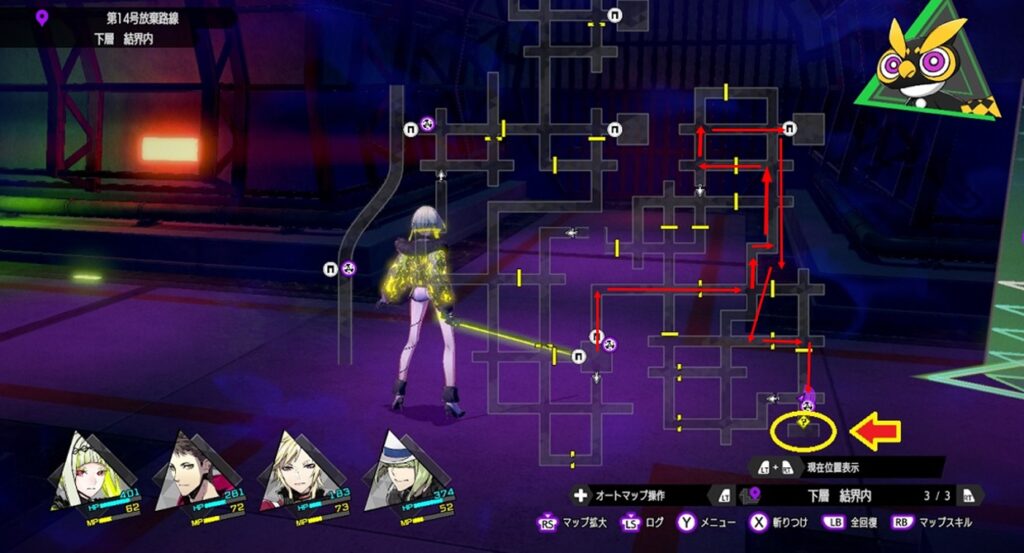Open マップスキル map skills
The height and width of the screenshot is (553, 1024).
coord(928,522)
